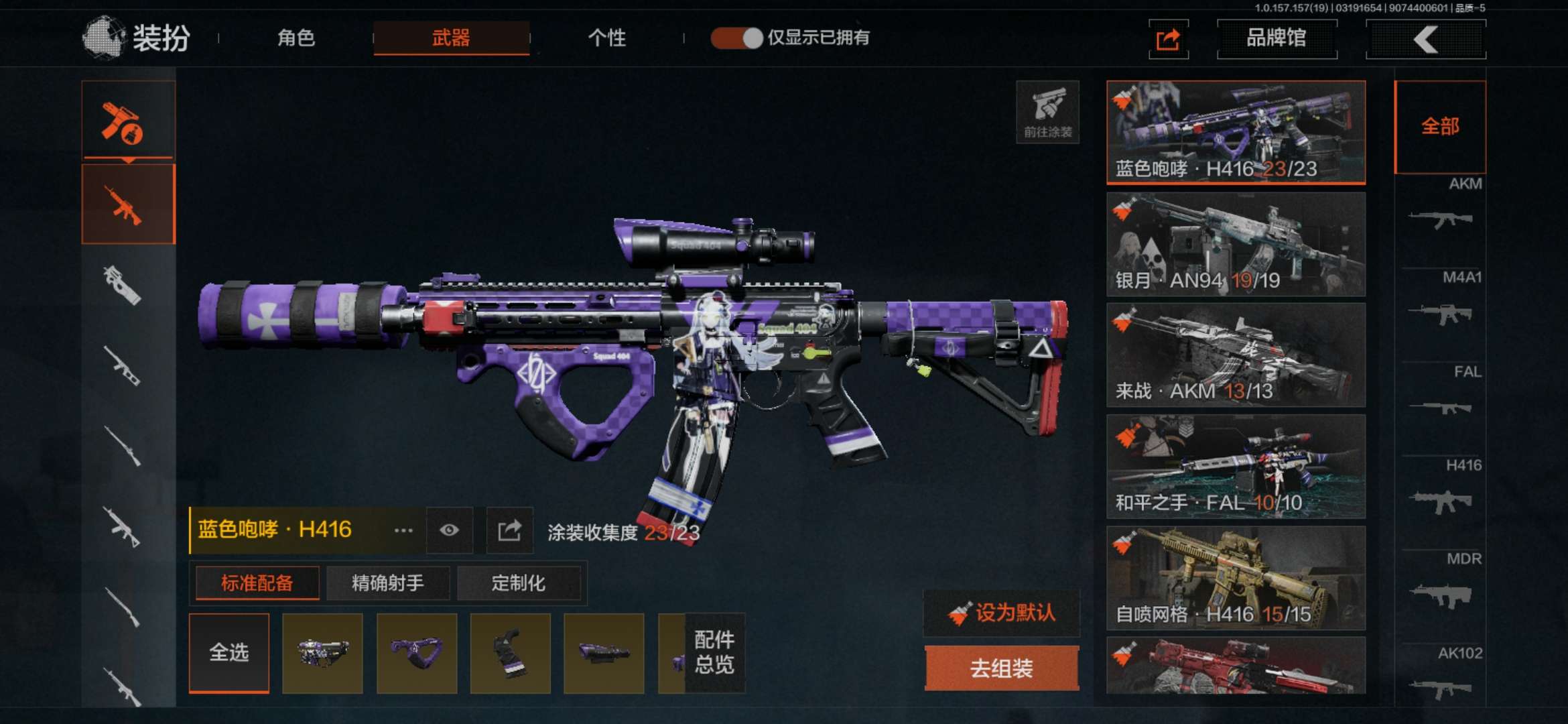
Task: Select the 银月·AN94 skin thumbnail
Action: click(1236, 244)
